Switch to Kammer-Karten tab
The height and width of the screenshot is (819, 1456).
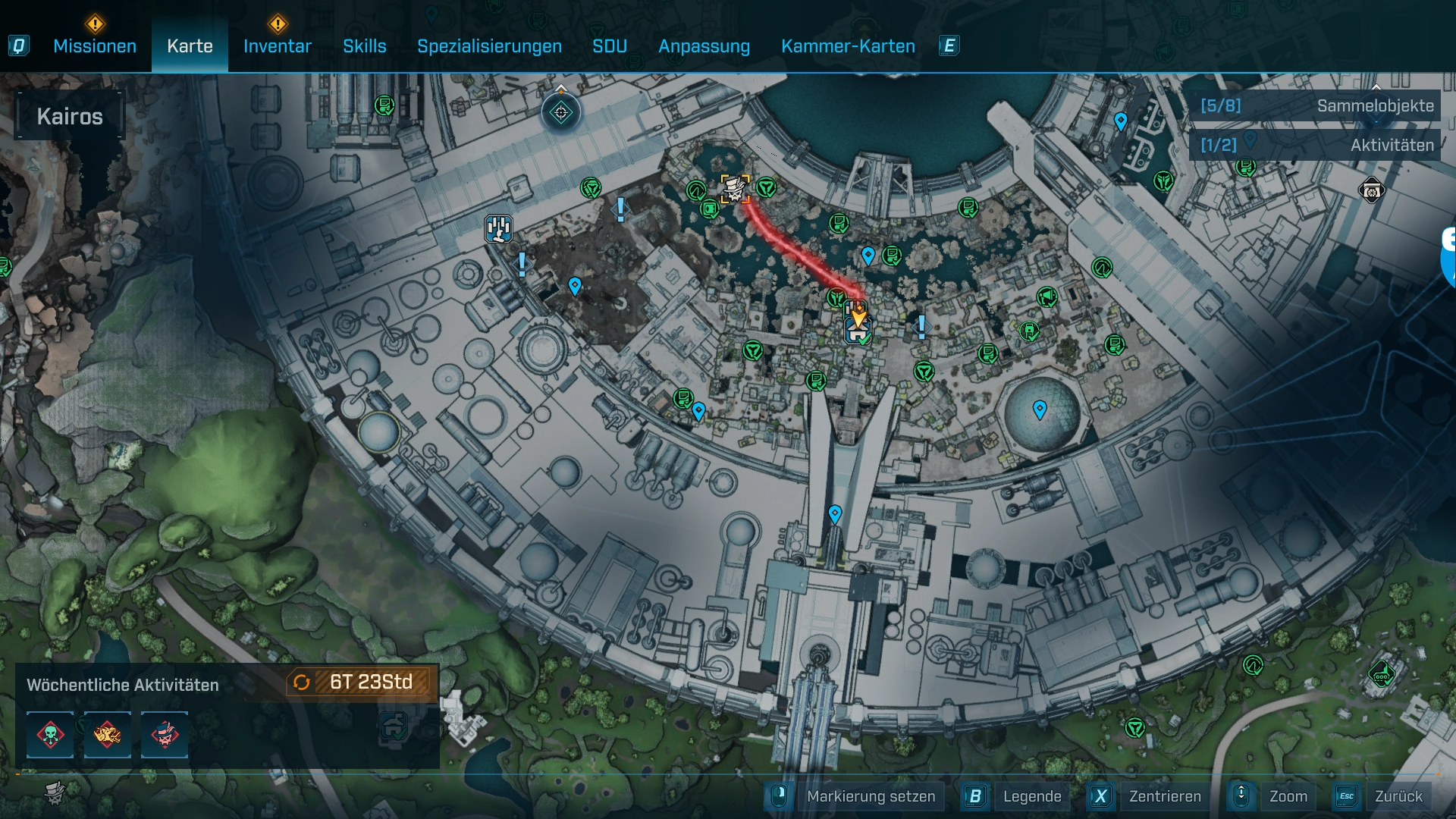848,46
